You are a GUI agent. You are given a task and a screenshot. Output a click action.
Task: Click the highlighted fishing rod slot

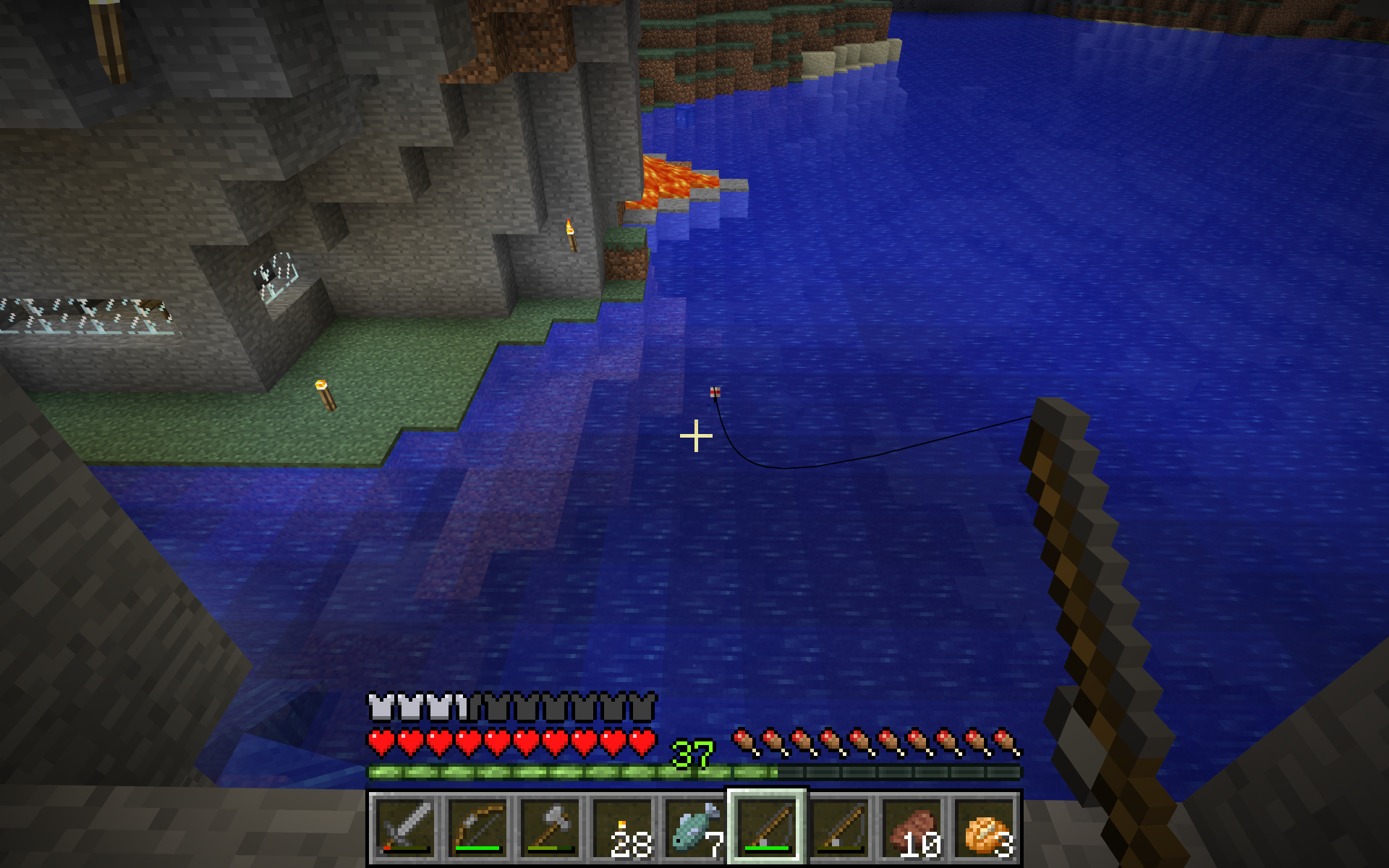click(767, 827)
